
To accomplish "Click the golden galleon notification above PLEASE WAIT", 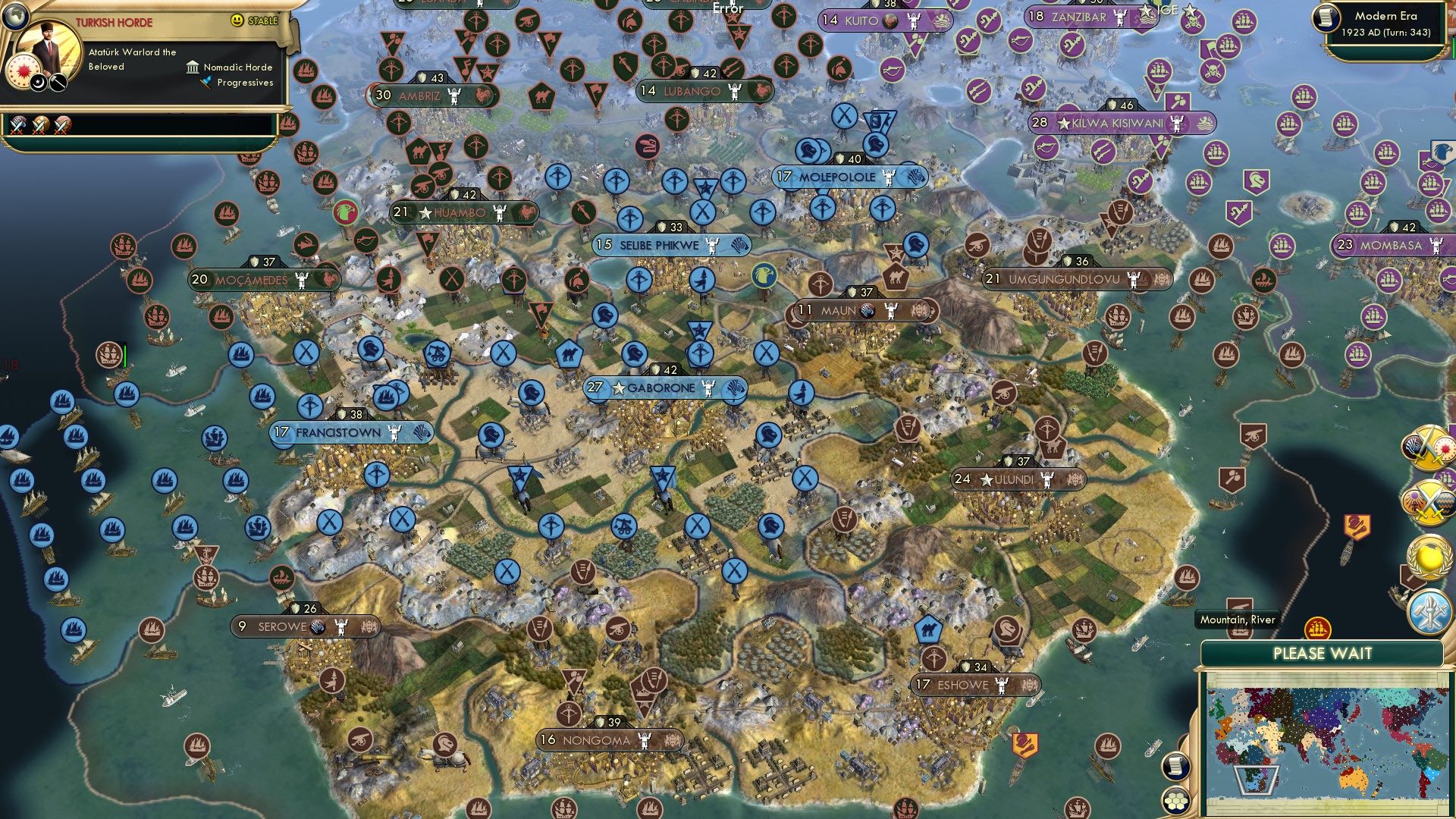I will [1319, 627].
